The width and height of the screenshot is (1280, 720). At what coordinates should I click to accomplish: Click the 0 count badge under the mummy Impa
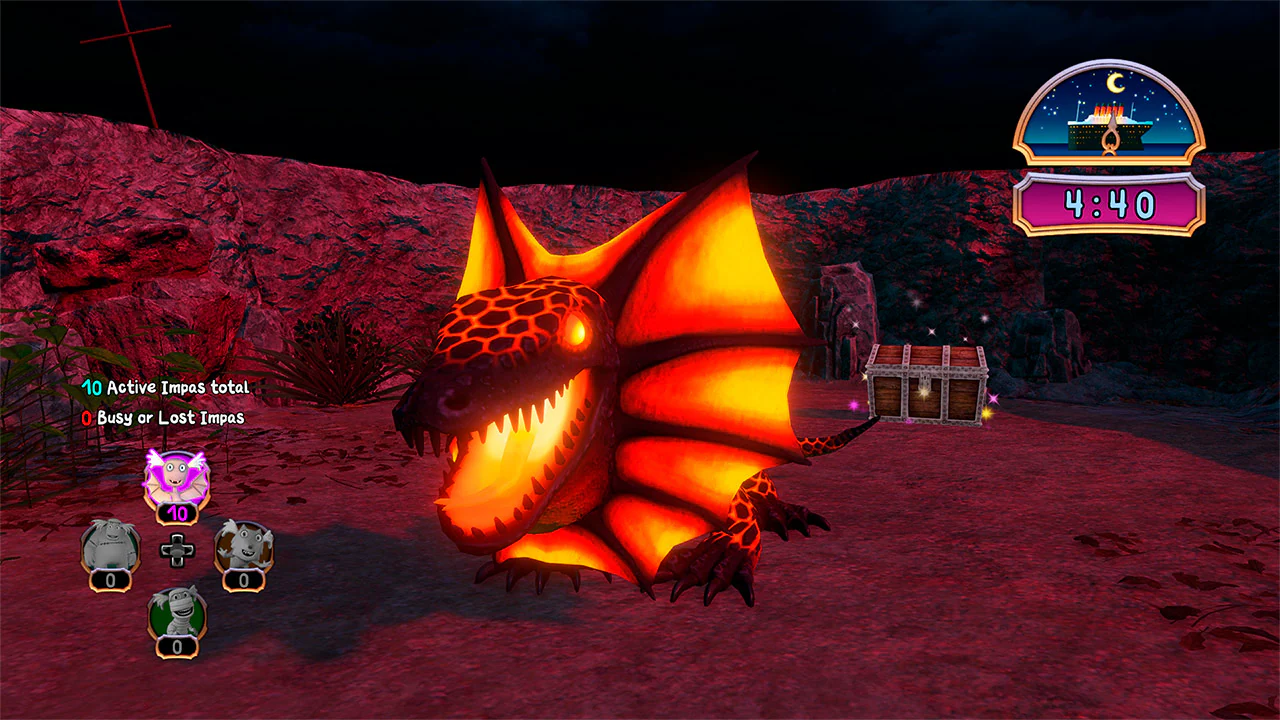[x=177, y=644]
